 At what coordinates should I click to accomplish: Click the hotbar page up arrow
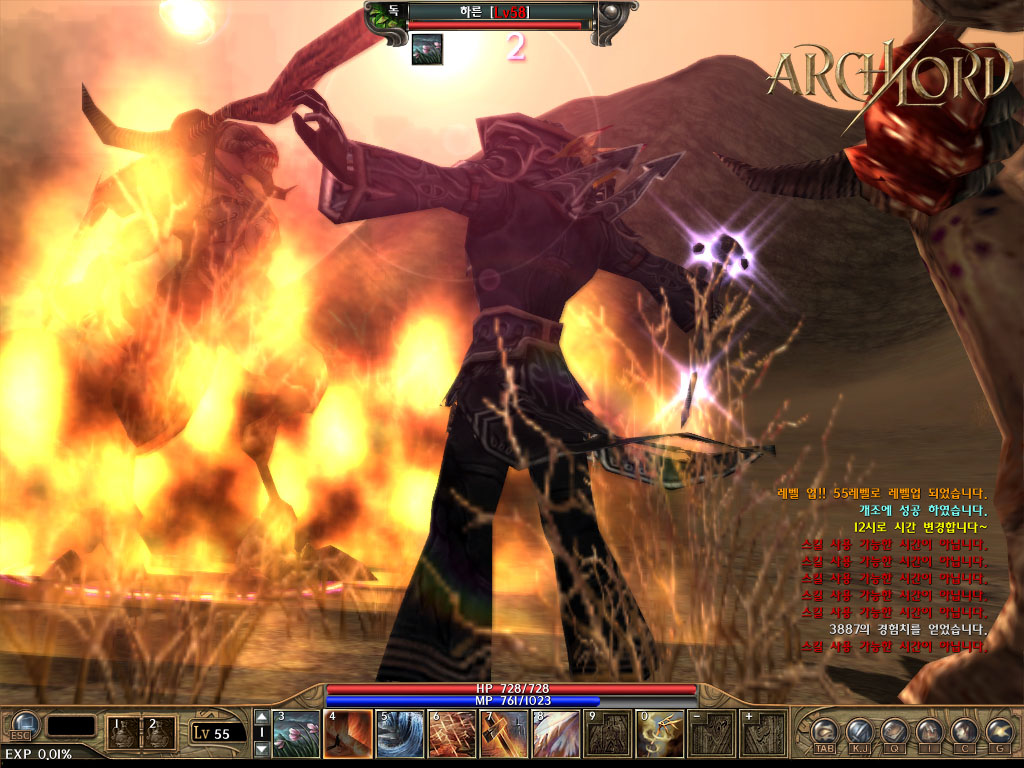[262, 716]
